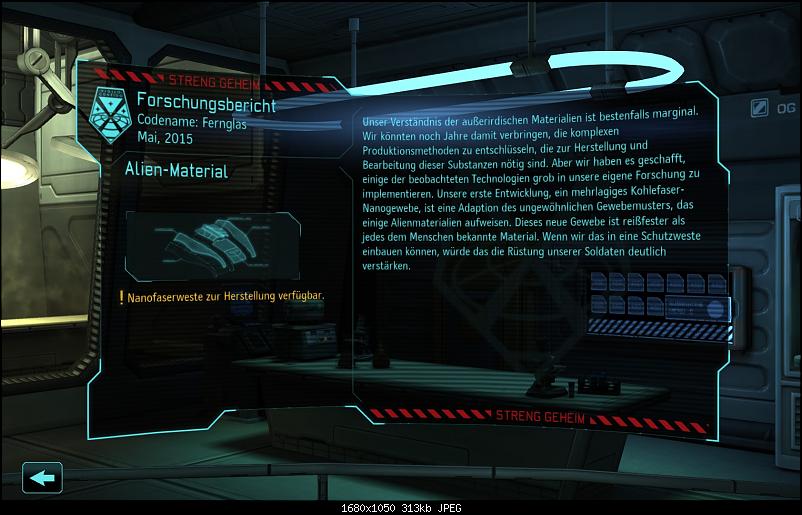Go back with the arrow button
802x515 pixels.
click(42, 477)
